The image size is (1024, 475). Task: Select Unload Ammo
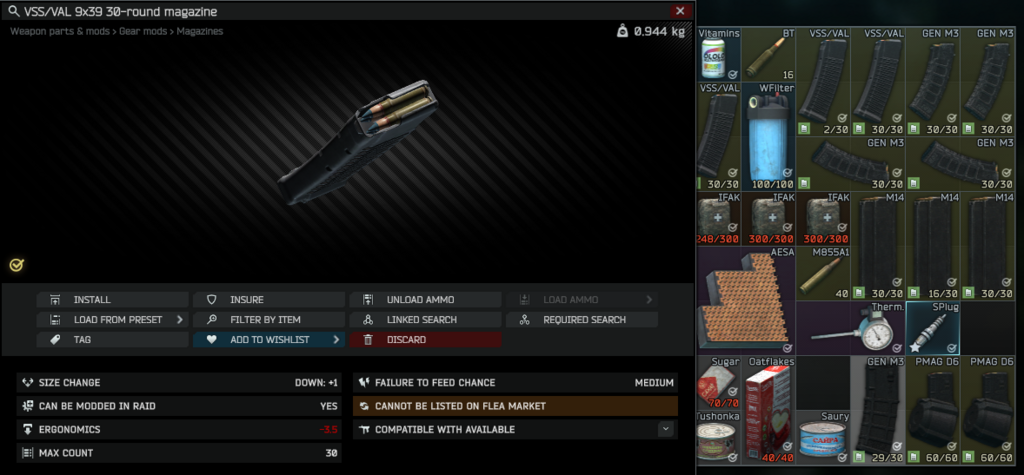425,300
